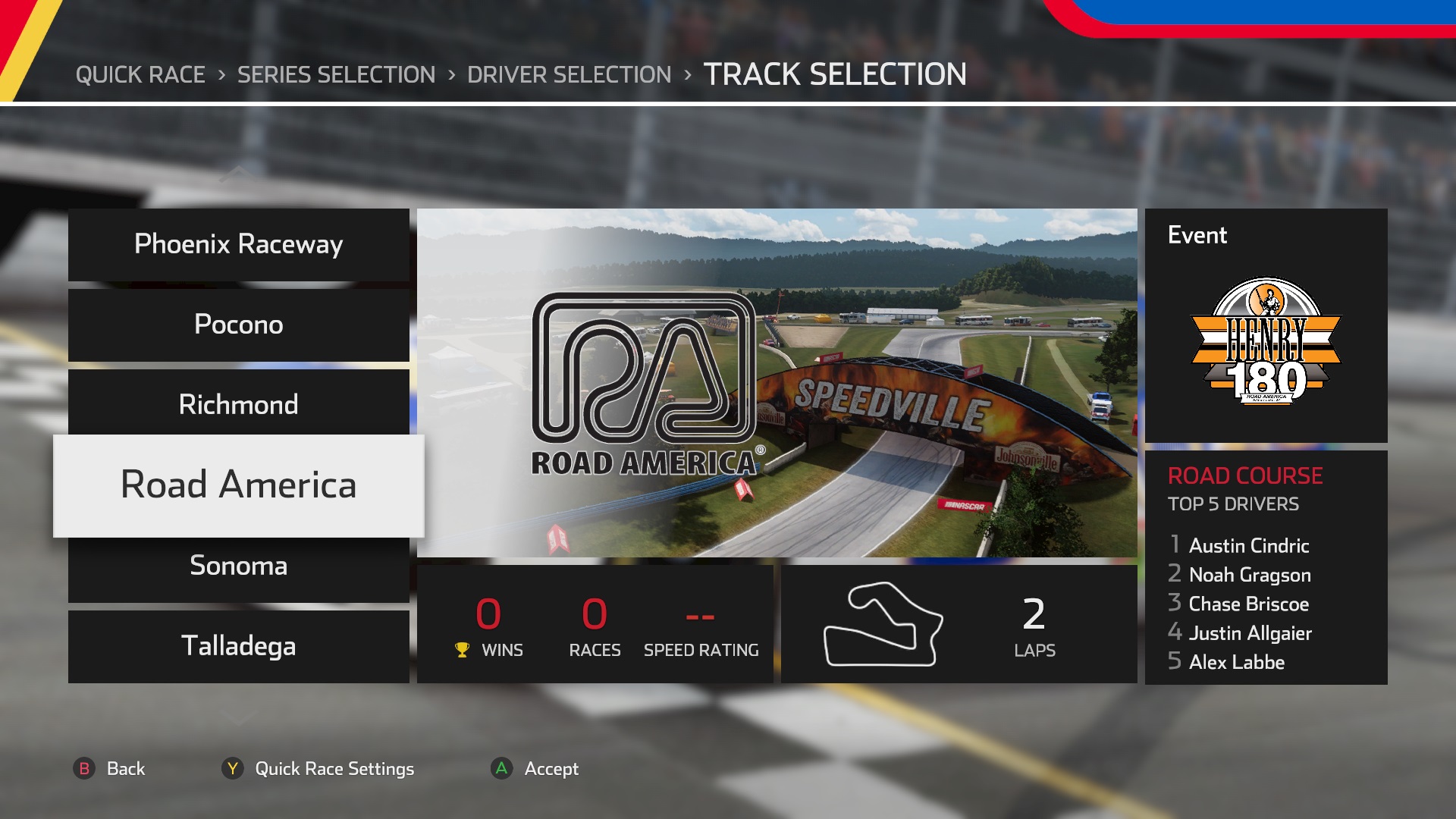
Task: Open the Henry 180 event logo
Action: 1266,340
